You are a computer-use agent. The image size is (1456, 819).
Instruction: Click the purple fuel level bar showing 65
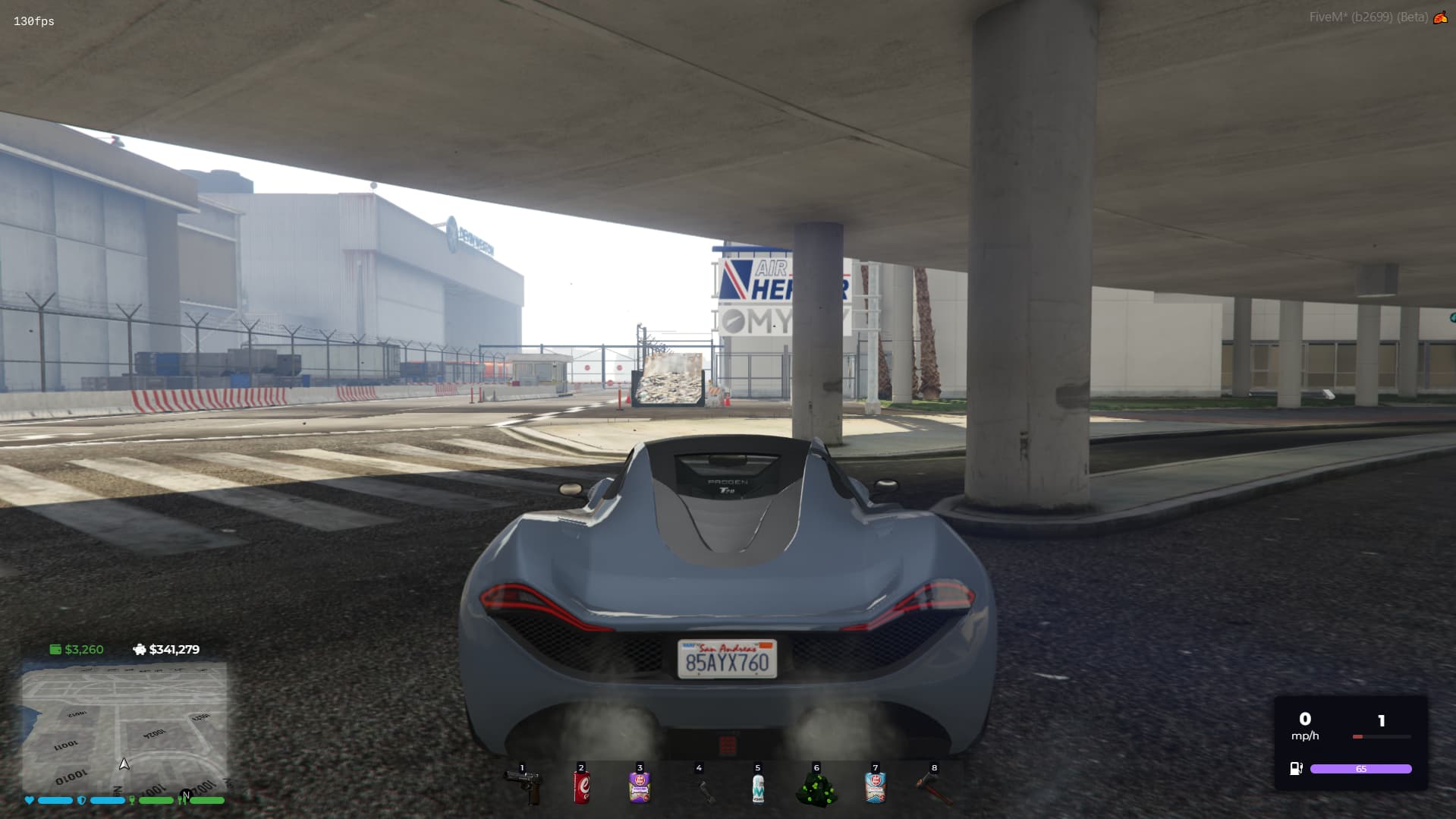click(x=1362, y=768)
